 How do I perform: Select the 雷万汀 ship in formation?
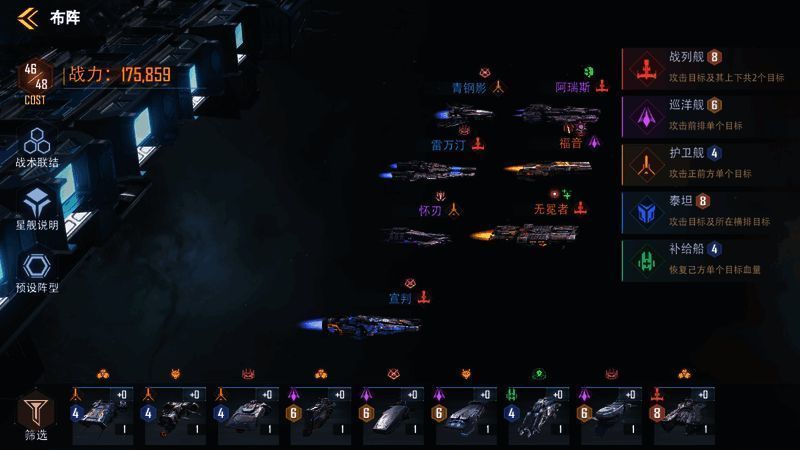coord(414,172)
